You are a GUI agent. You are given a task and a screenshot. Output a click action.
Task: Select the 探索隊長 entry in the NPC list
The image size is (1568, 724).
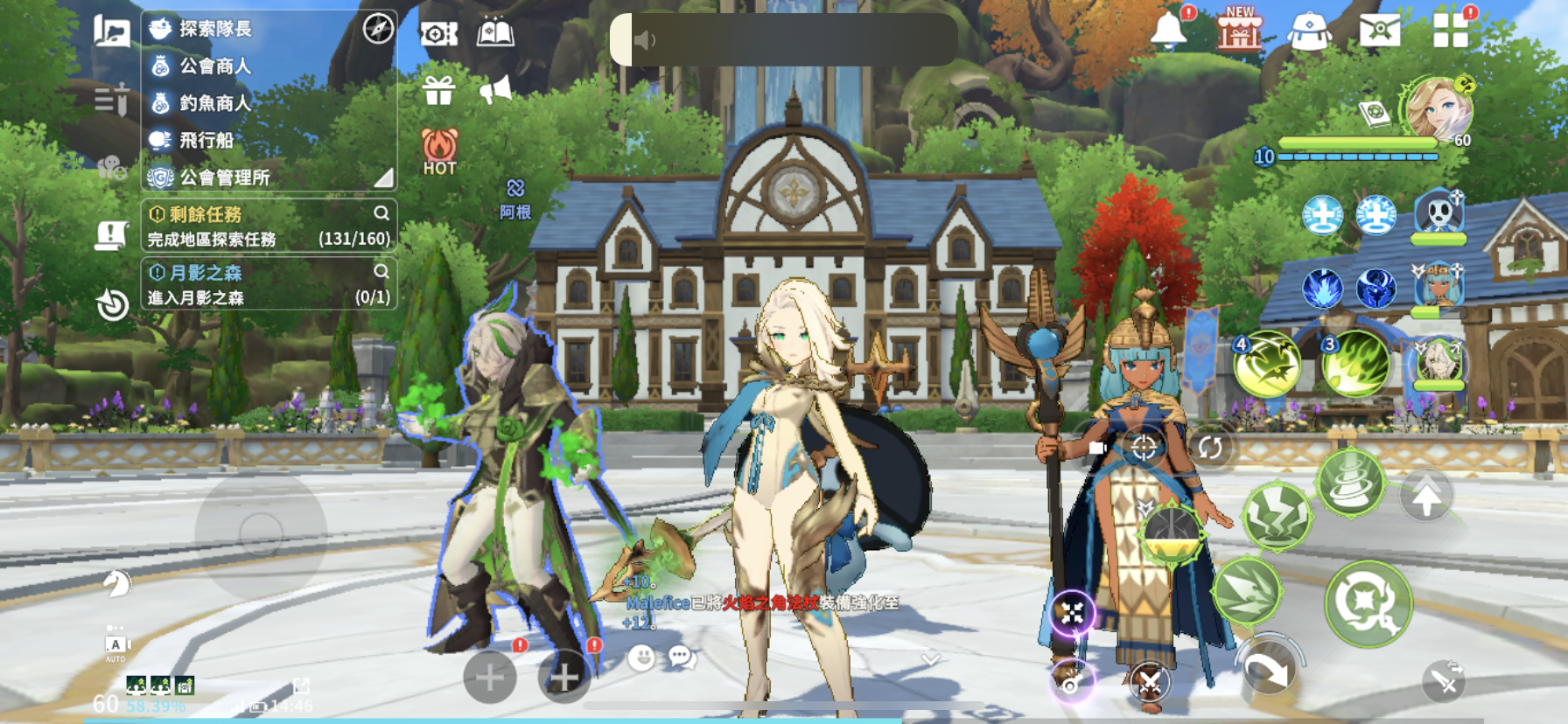(215, 29)
